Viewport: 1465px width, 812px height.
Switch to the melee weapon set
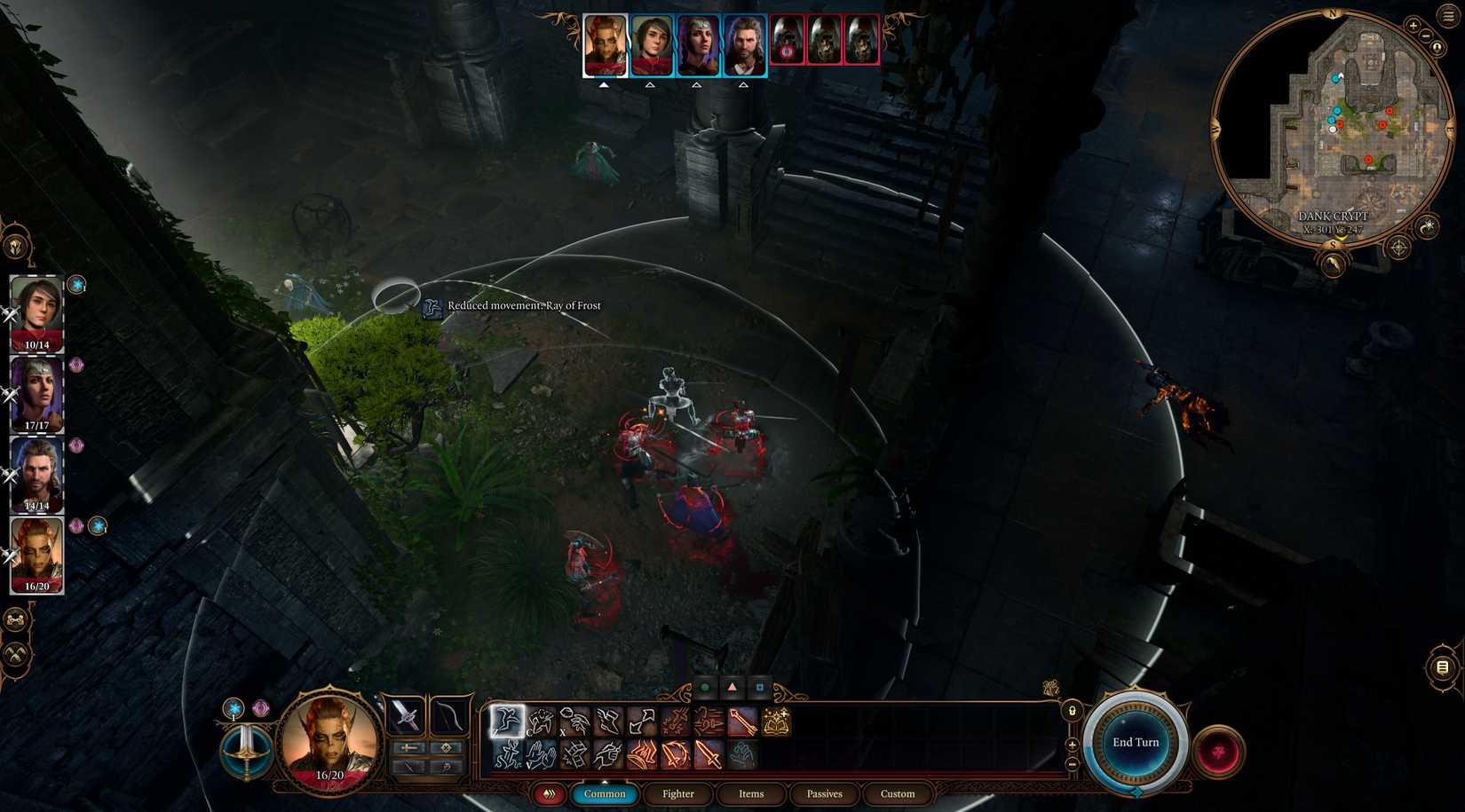tap(409, 747)
